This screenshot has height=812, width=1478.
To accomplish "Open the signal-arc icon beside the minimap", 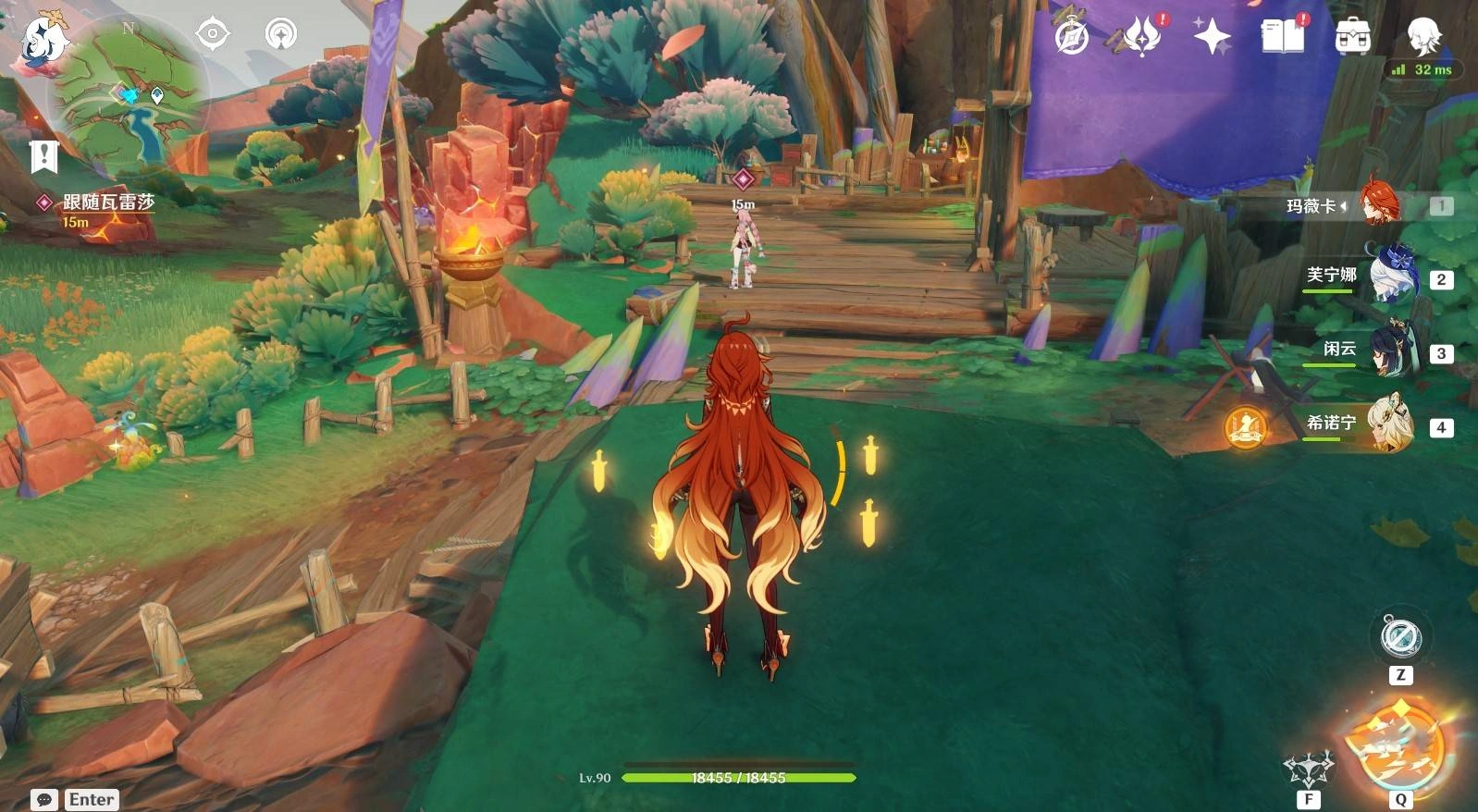I will (x=280, y=35).
